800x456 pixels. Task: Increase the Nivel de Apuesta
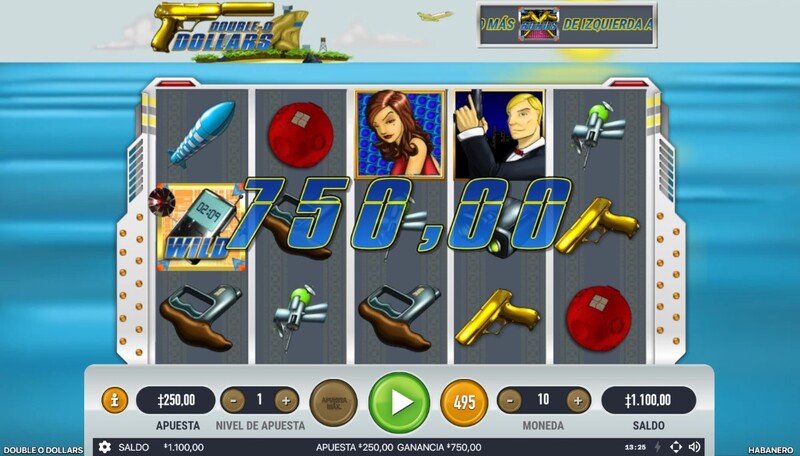pos(286,400)
